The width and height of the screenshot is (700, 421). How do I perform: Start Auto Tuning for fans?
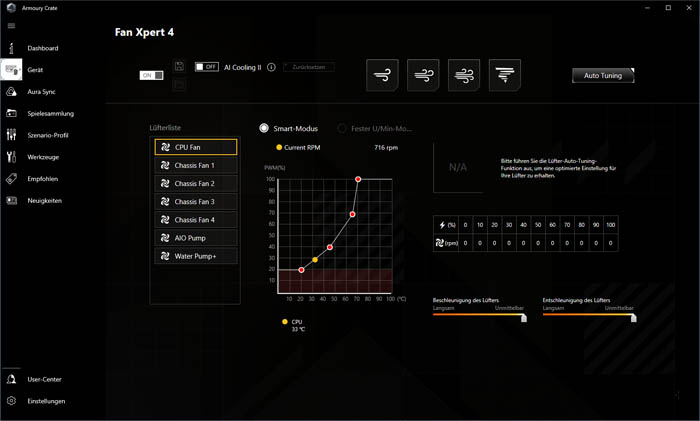point(602,75)
